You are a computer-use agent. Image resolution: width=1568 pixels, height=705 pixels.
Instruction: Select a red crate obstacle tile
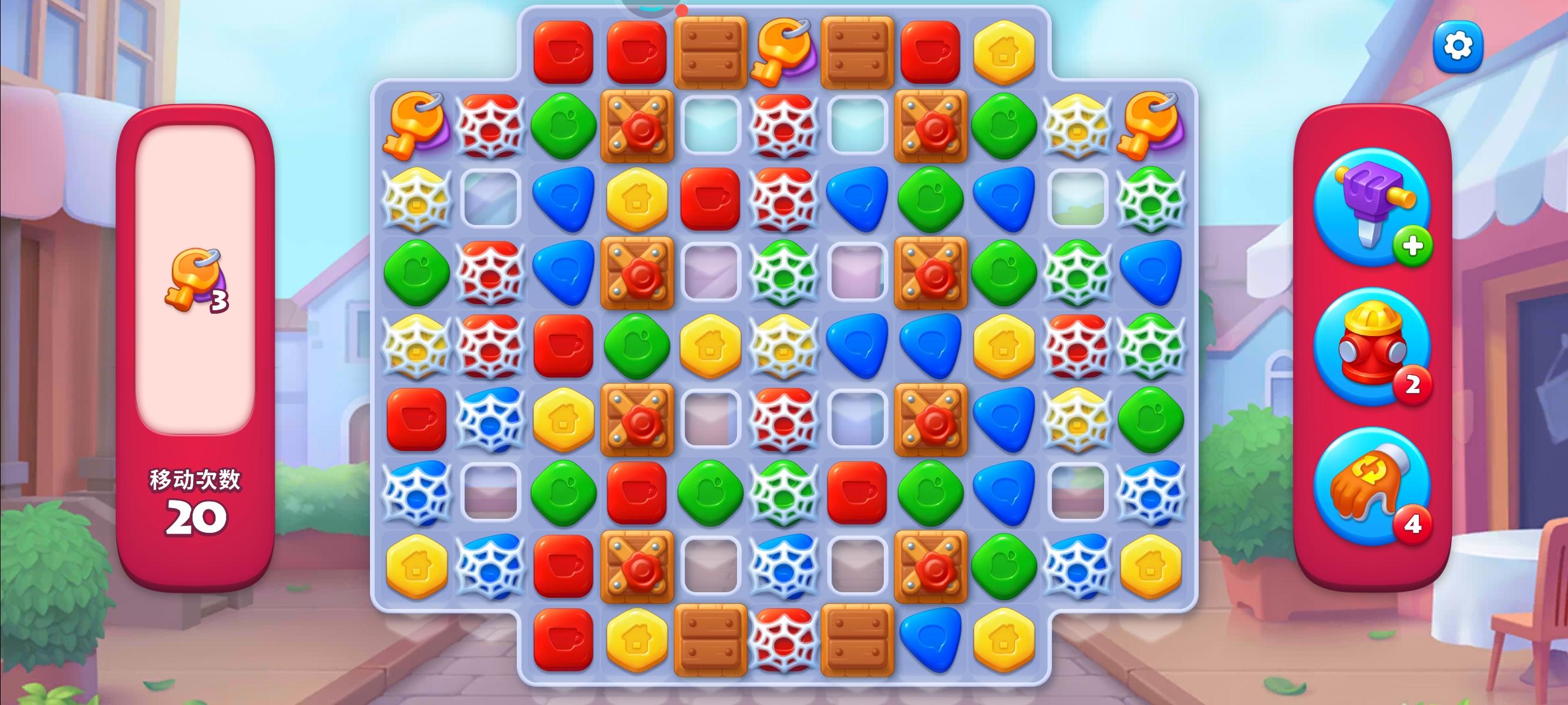tap(636, 125)
